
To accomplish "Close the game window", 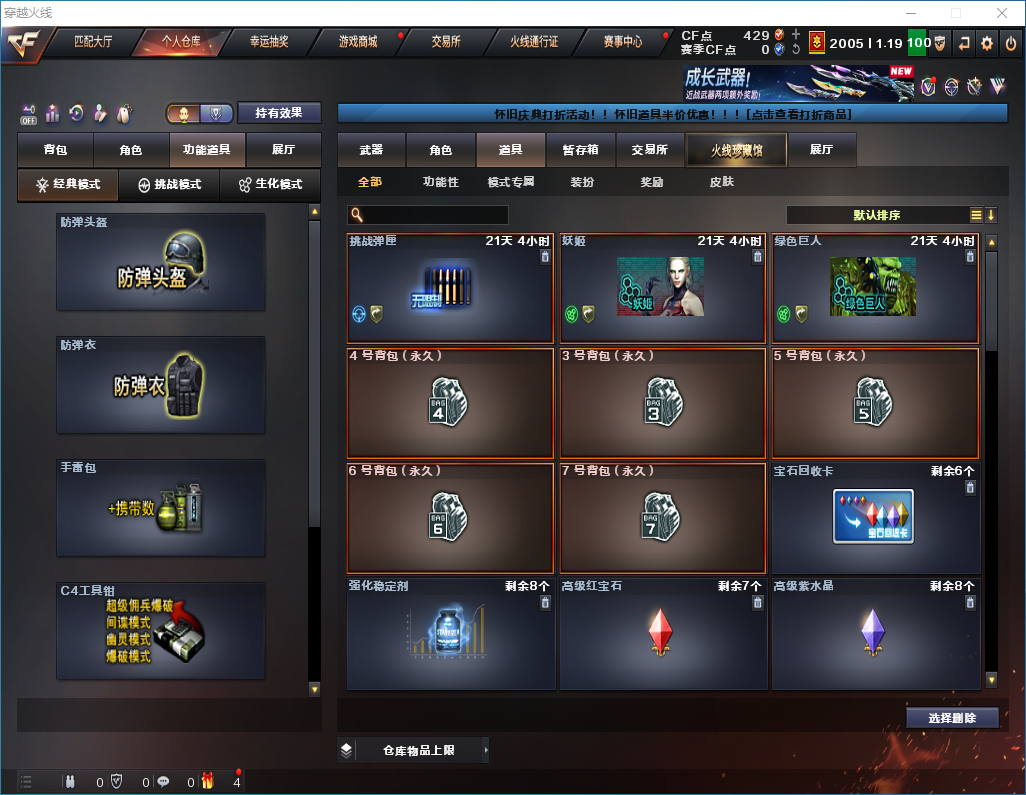I will coord(1001,13).
